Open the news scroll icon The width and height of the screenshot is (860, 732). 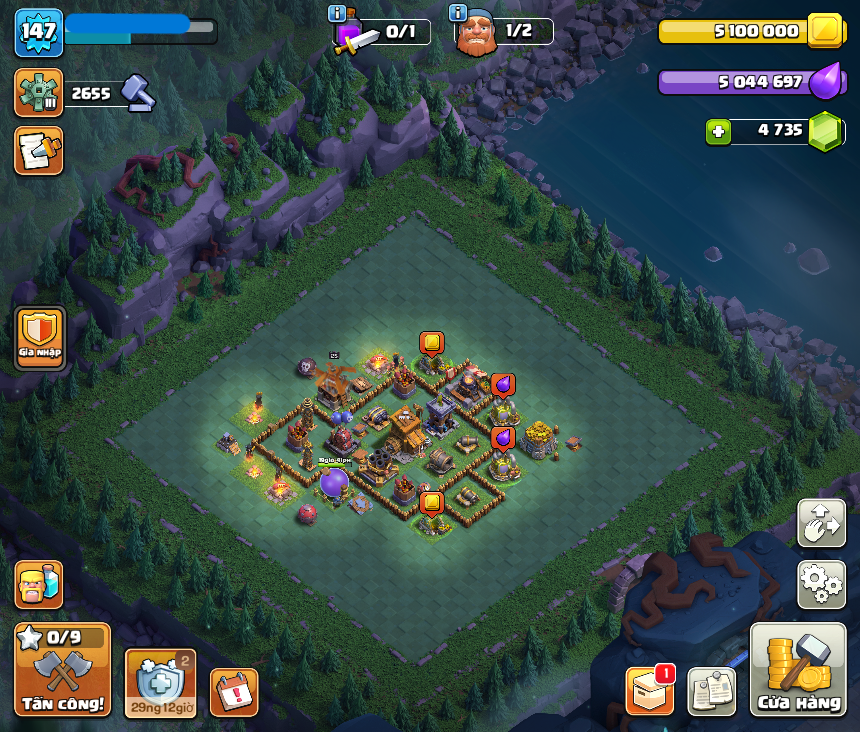click(x=38, y=150)
